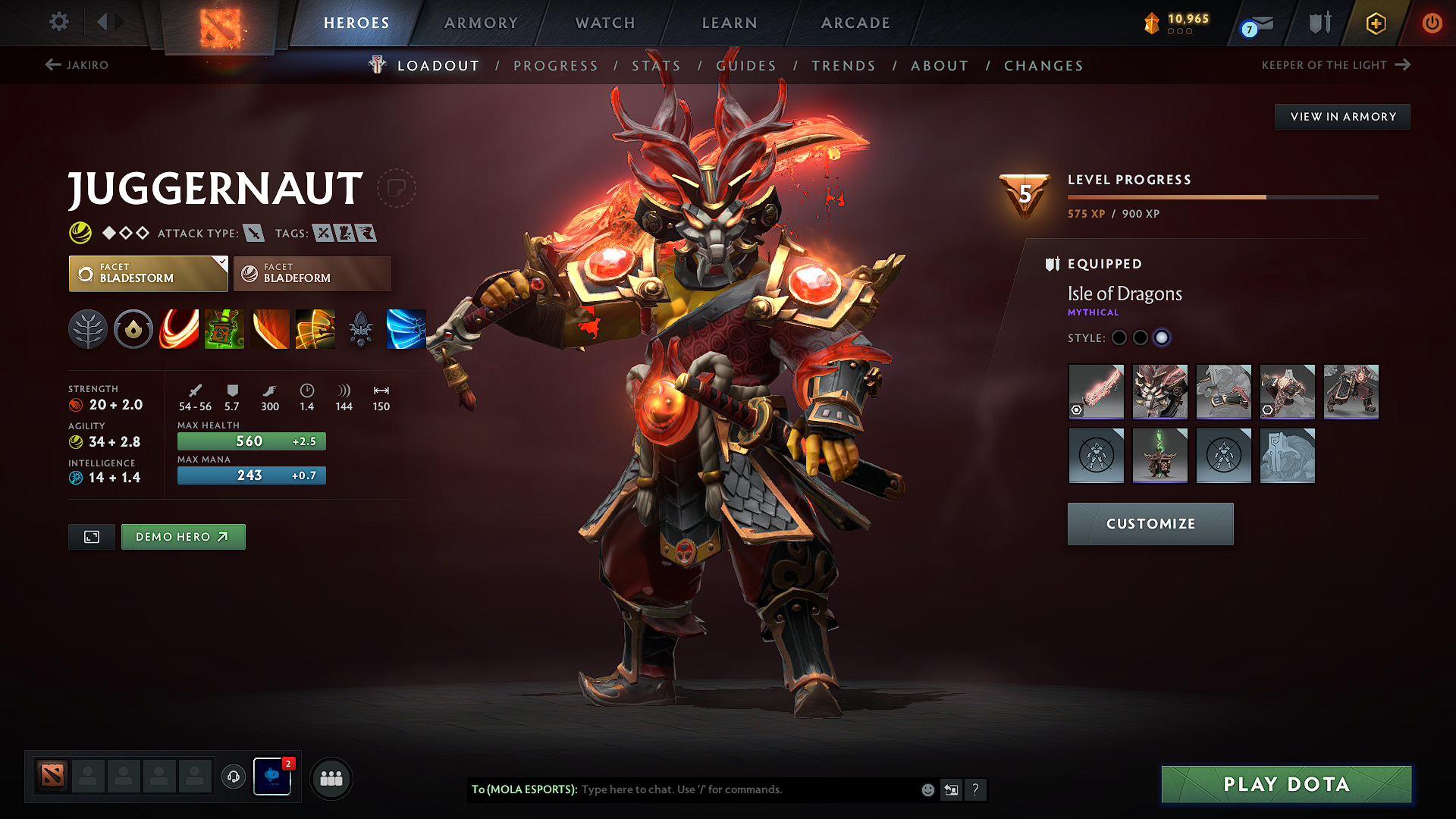View the innate ability droplet icon
Viewport: 1456px width, 819px height.
point(133,329)
